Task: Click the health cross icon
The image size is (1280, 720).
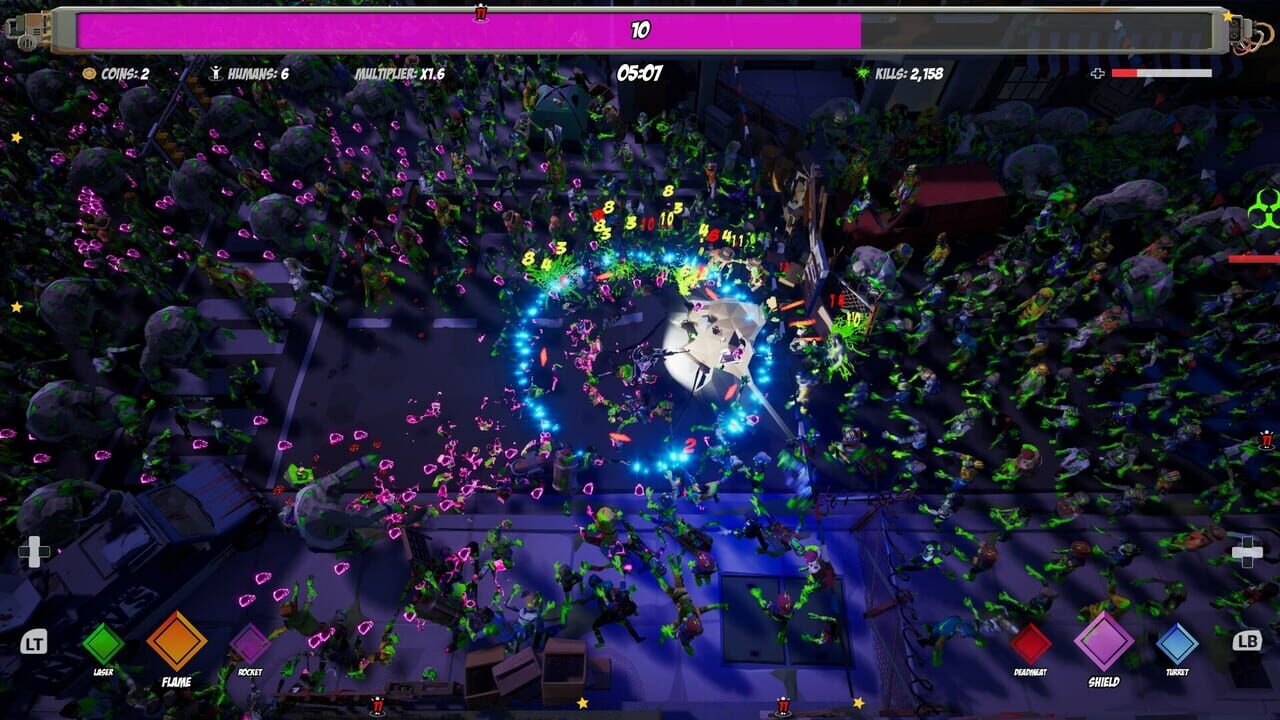Action: click(x=1098, y=72)
